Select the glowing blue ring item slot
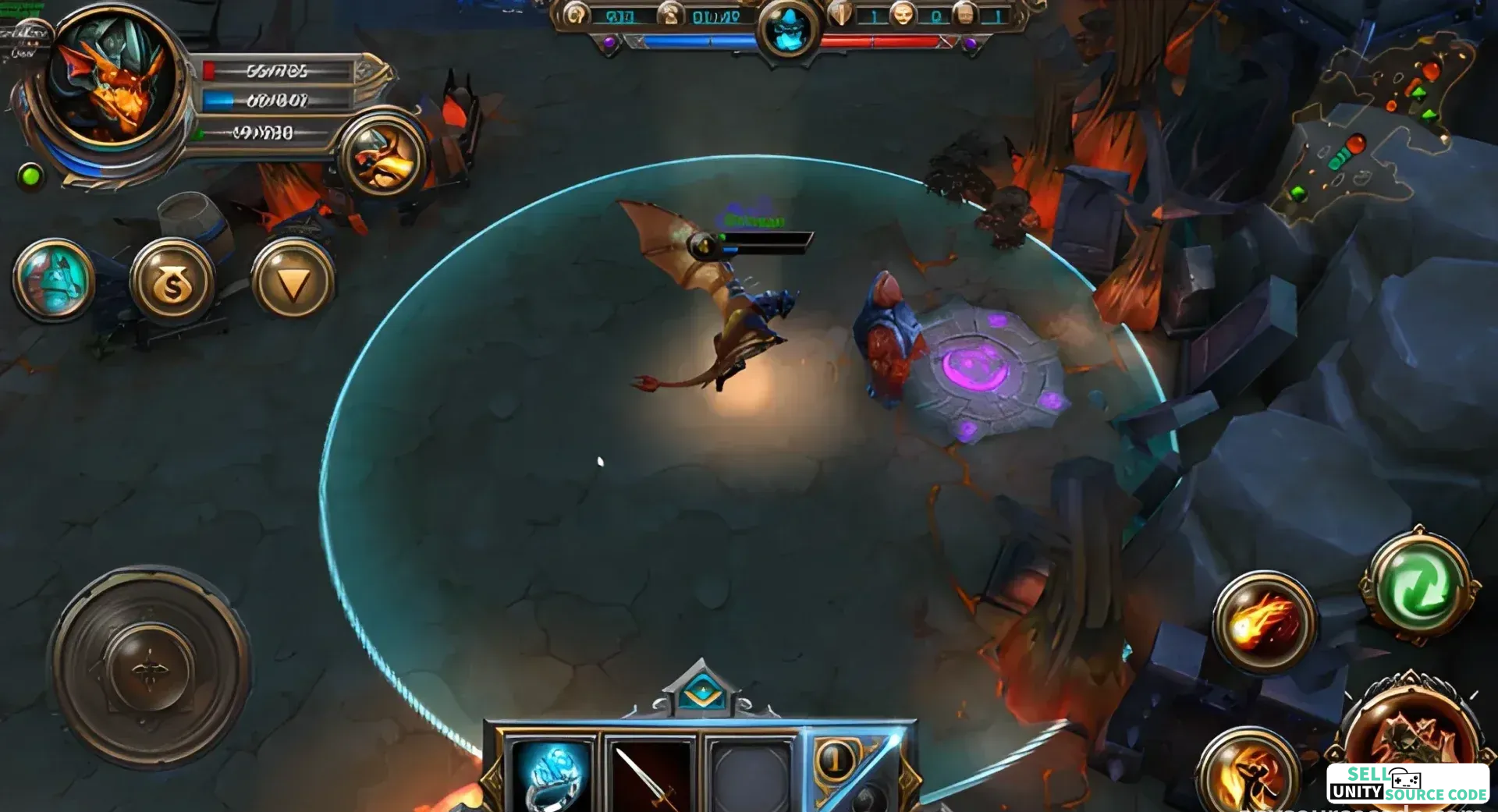This screenshot has height=812, width=1498. coord(552,772)
